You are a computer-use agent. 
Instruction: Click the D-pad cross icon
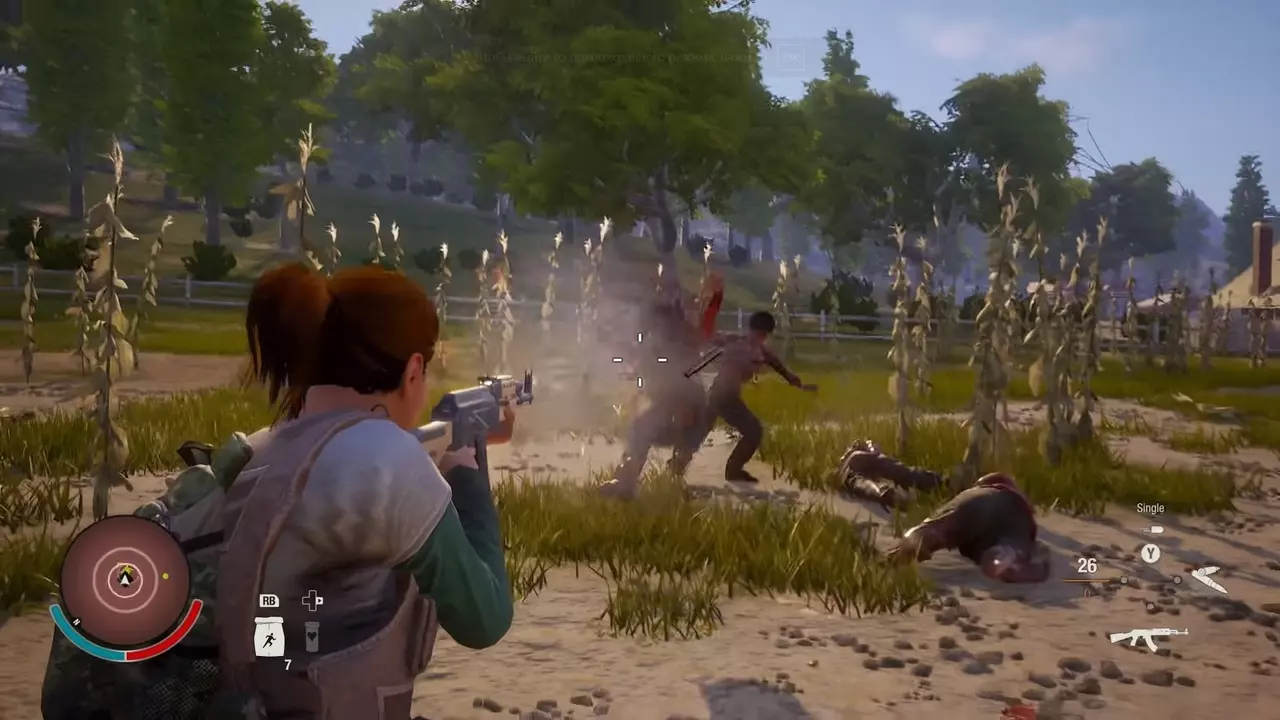point(311,600)
